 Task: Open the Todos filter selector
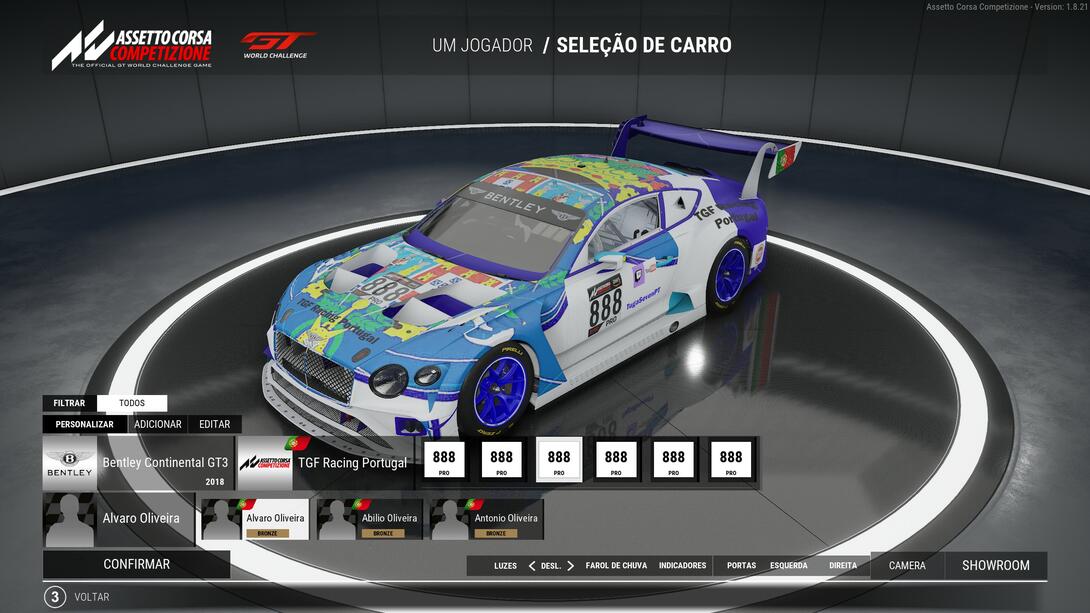tap(132, 403)
